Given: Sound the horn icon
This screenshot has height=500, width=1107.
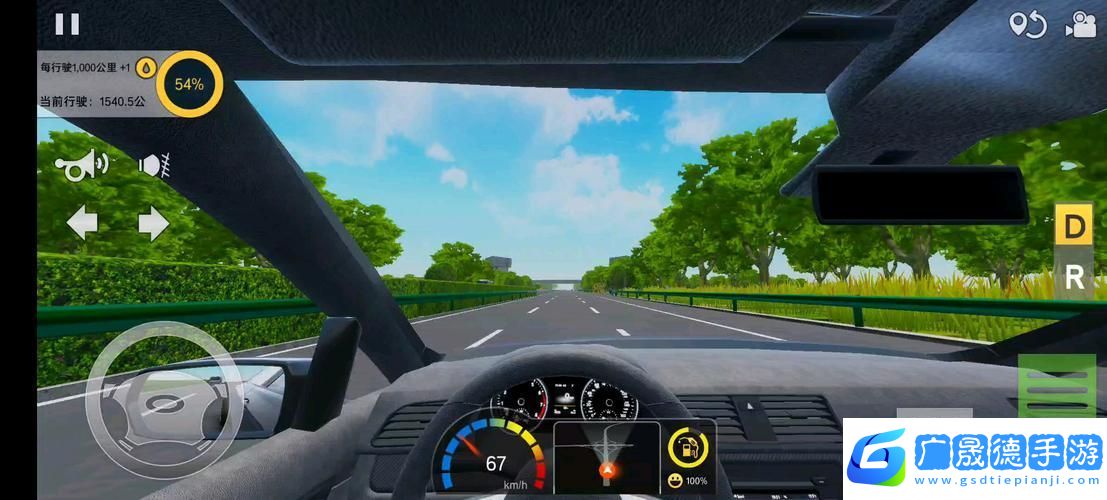Looking at the screenshot, I should tap(86, 166).
